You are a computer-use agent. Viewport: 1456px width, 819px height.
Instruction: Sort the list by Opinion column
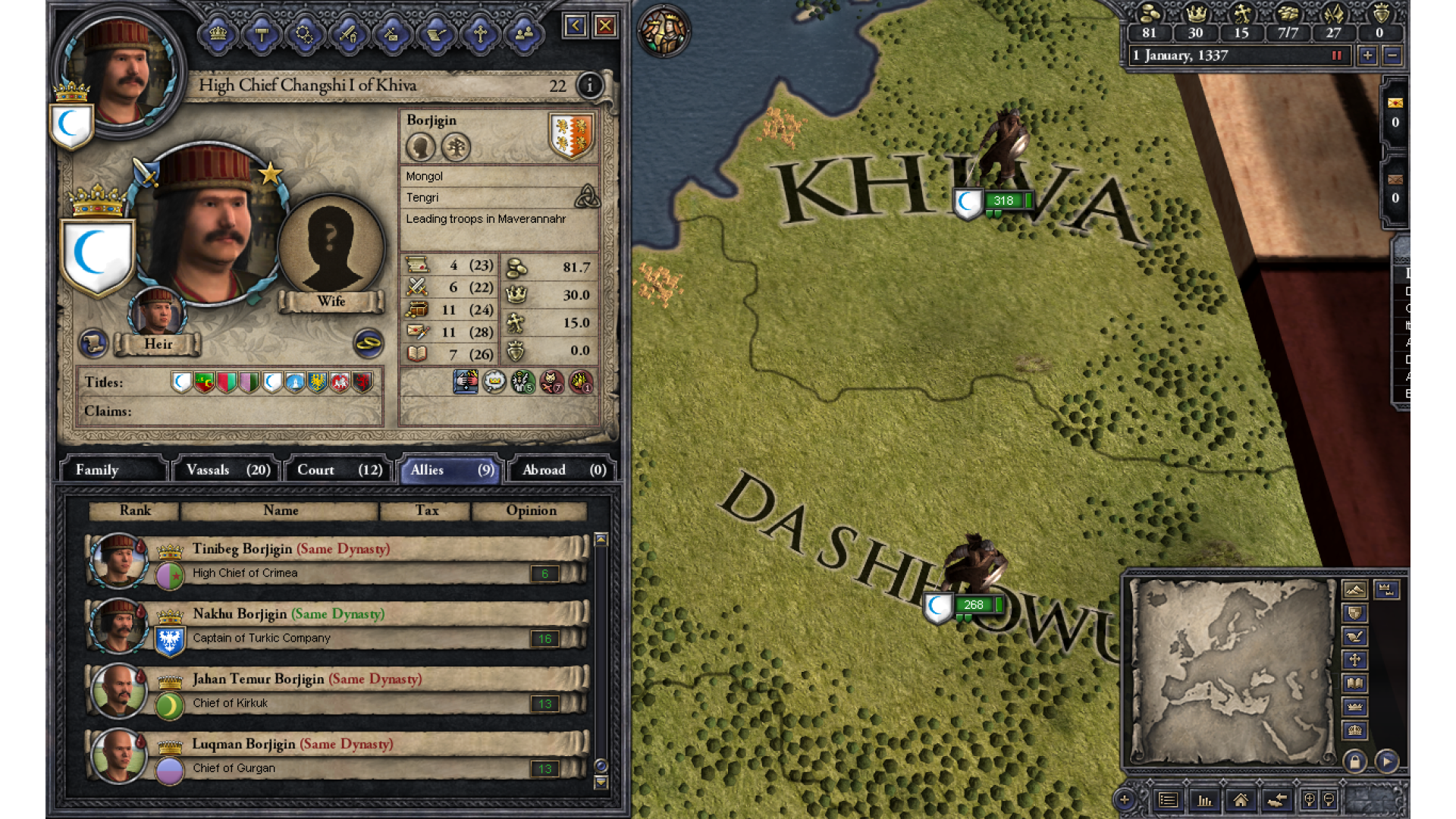click(x=531, y=511)
